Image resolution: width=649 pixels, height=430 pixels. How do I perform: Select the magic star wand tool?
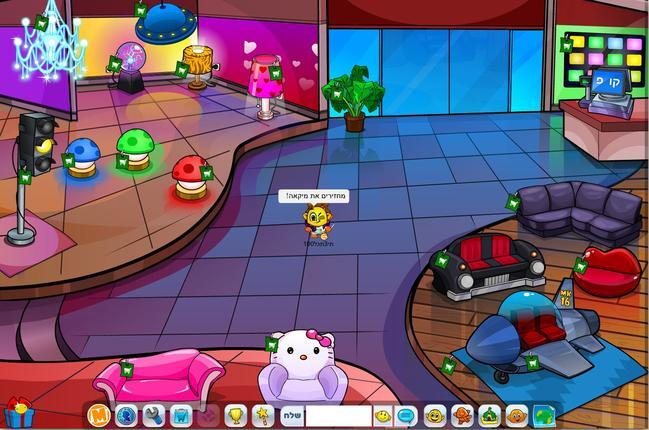264,414
